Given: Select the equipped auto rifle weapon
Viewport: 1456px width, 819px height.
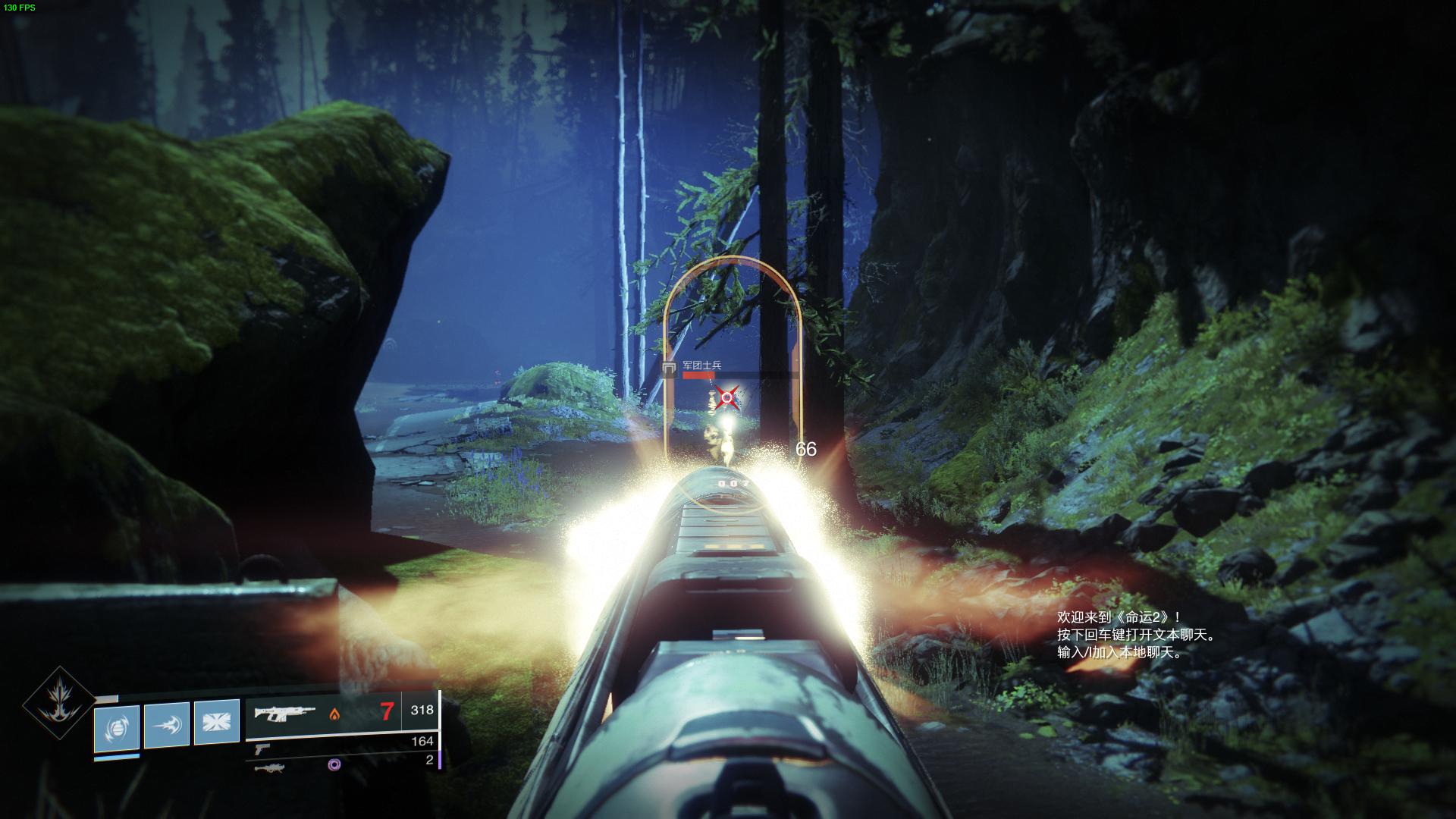Looking at the screenshot, I should click(x=285, y=713).
